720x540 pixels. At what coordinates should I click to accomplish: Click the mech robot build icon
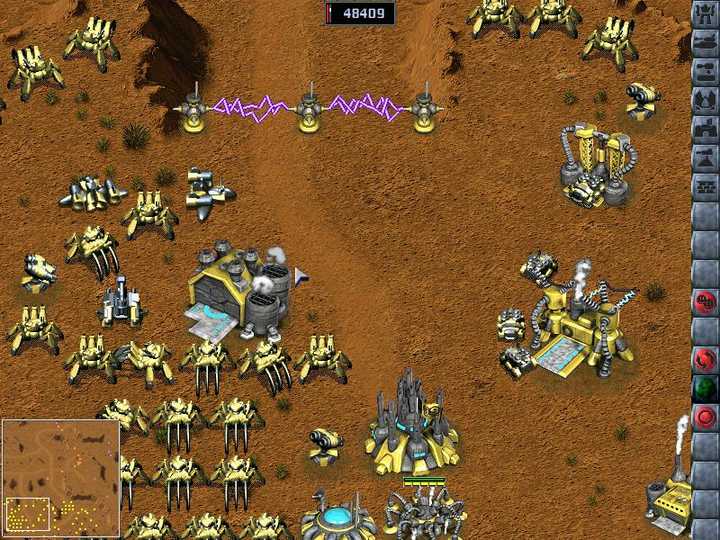click(706, 15)
